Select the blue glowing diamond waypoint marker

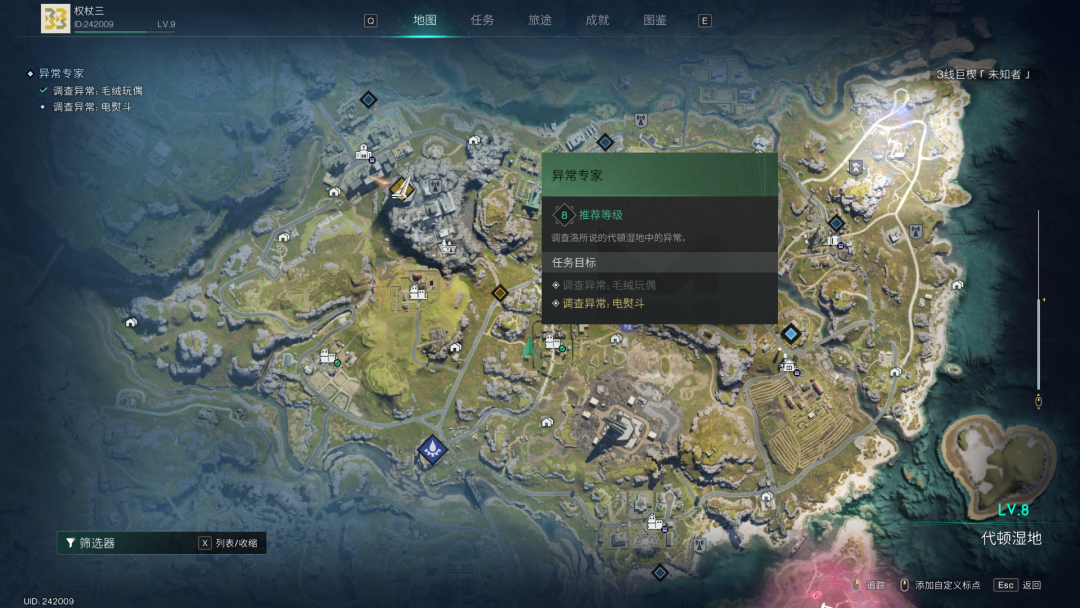(x=790, y=333)
